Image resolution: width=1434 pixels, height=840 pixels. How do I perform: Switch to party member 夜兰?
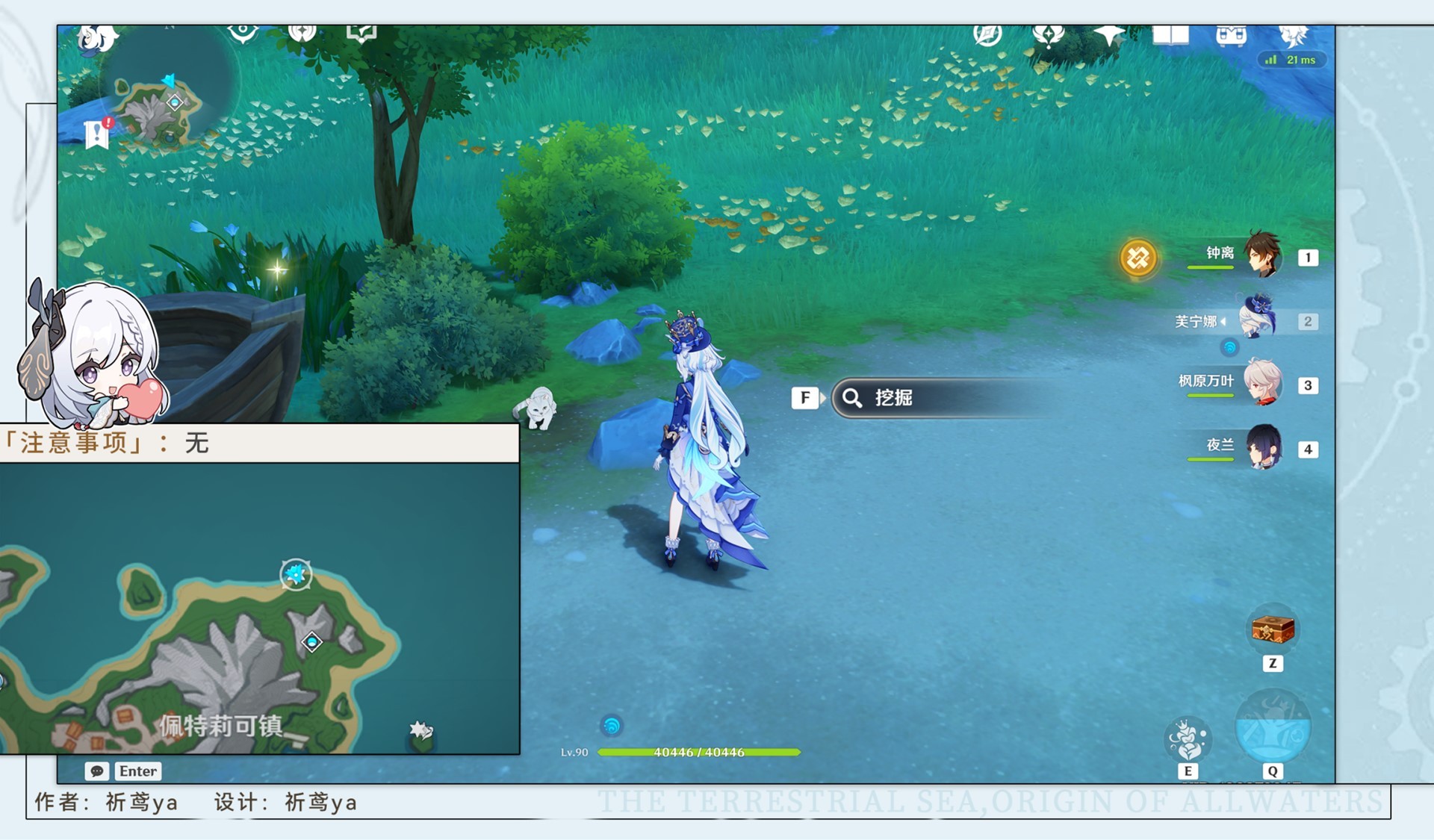1262,448
